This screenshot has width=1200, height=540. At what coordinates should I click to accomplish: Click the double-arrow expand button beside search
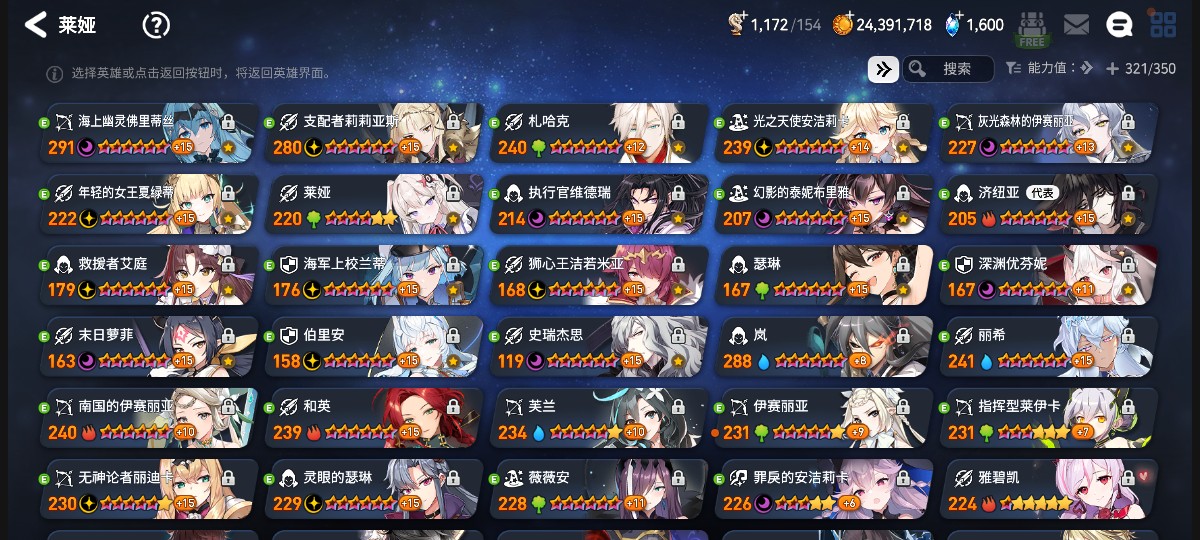883,68
